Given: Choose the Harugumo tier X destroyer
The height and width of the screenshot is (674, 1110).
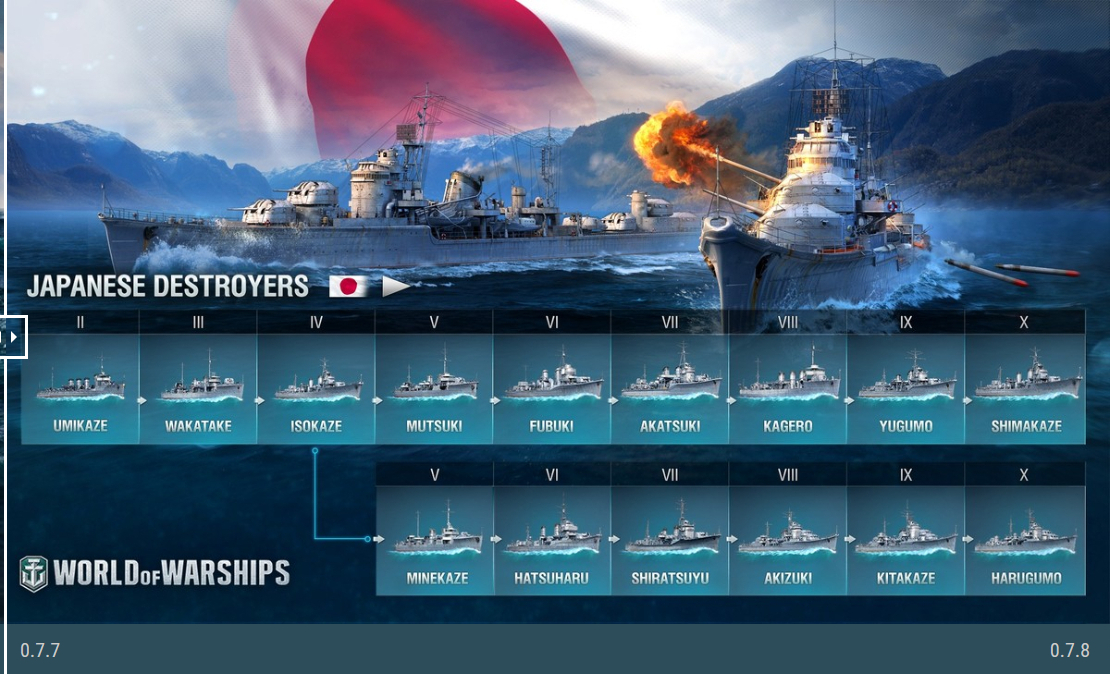Looking at the screenshot, I should (1025, 540).
